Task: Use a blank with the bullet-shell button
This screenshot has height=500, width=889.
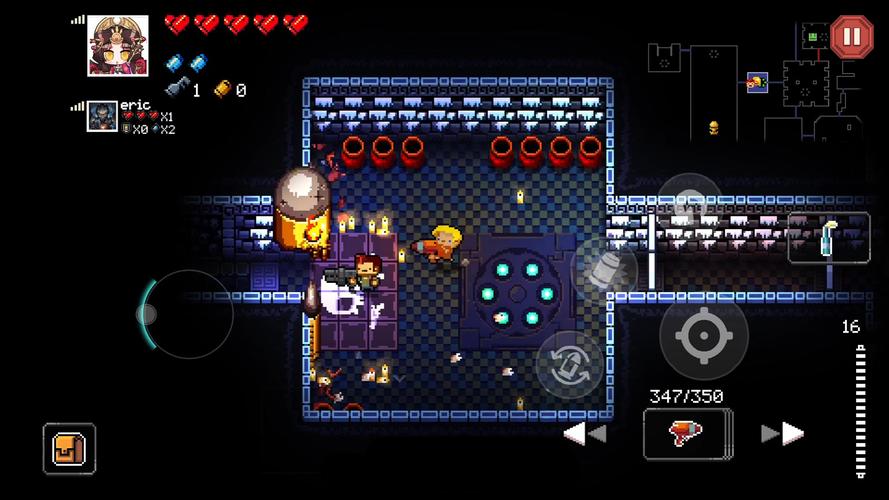Action: pyautogui.click(x=607, y=270)
